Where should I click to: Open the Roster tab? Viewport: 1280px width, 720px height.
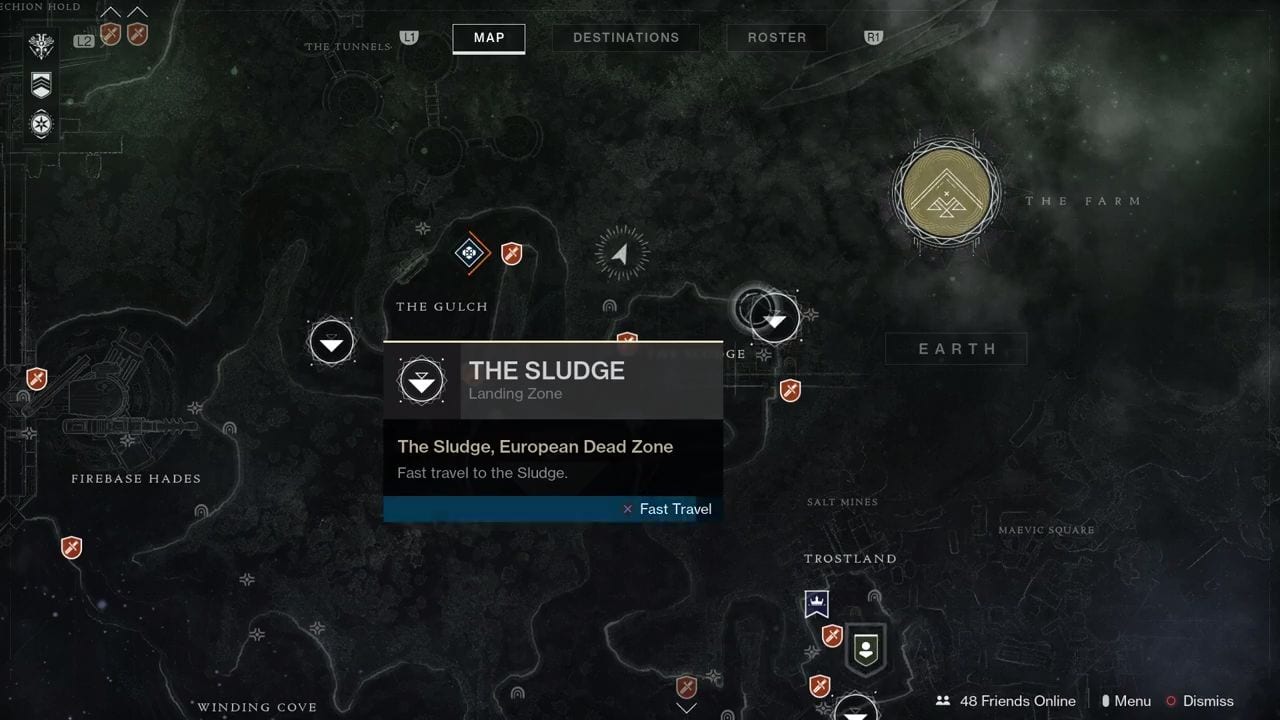pyautogui.click(x=776, y=38)
